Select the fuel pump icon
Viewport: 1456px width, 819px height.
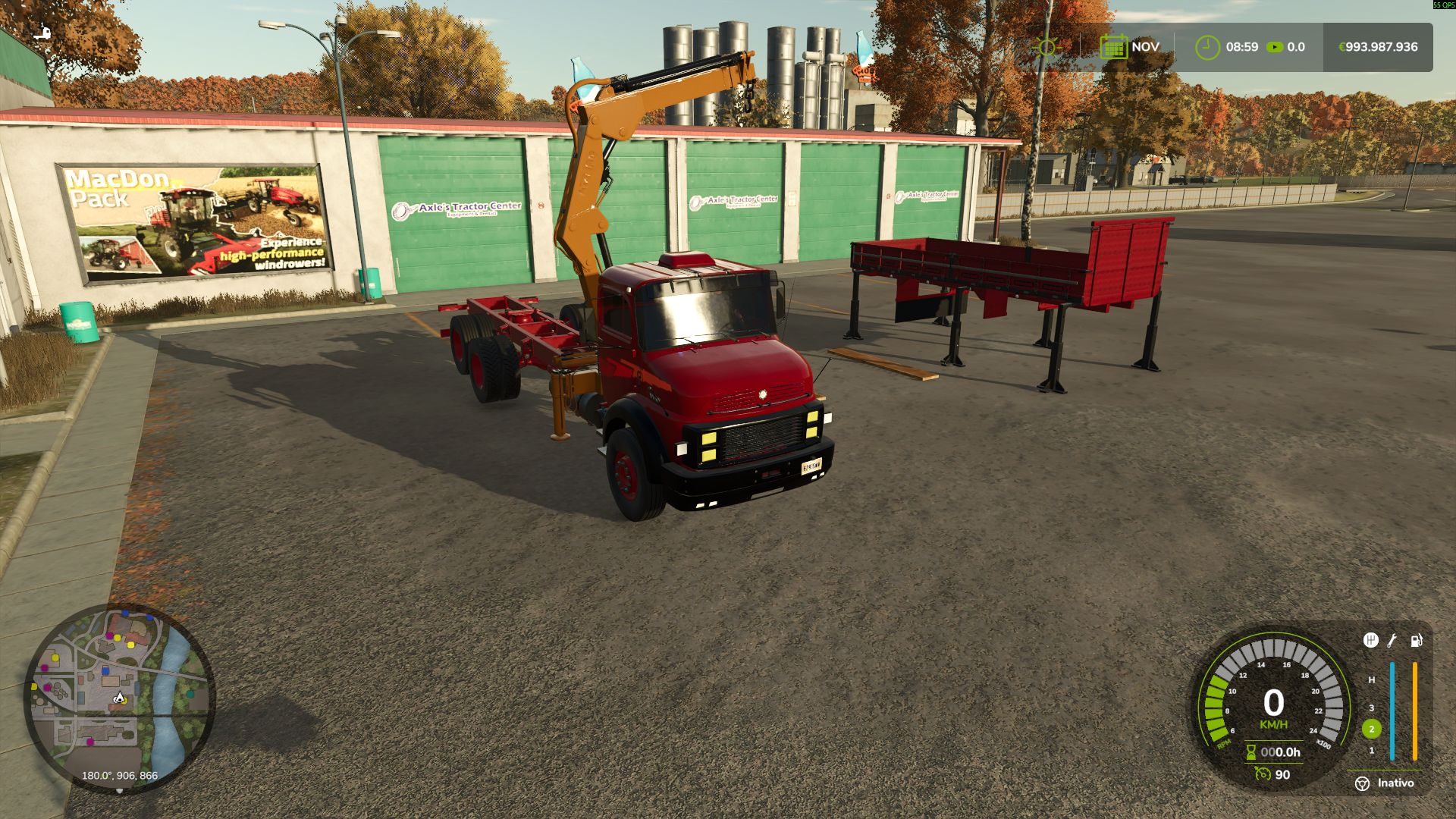1416,640
